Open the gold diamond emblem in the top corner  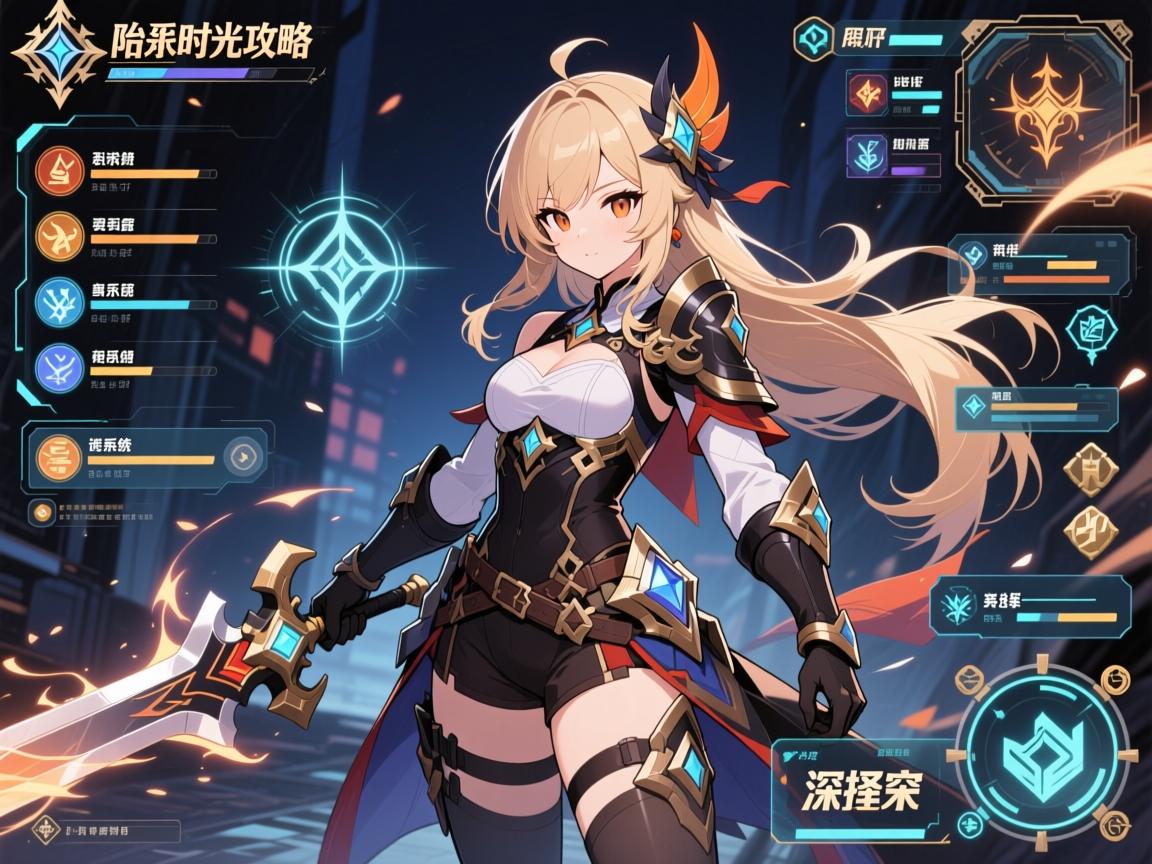60,53
